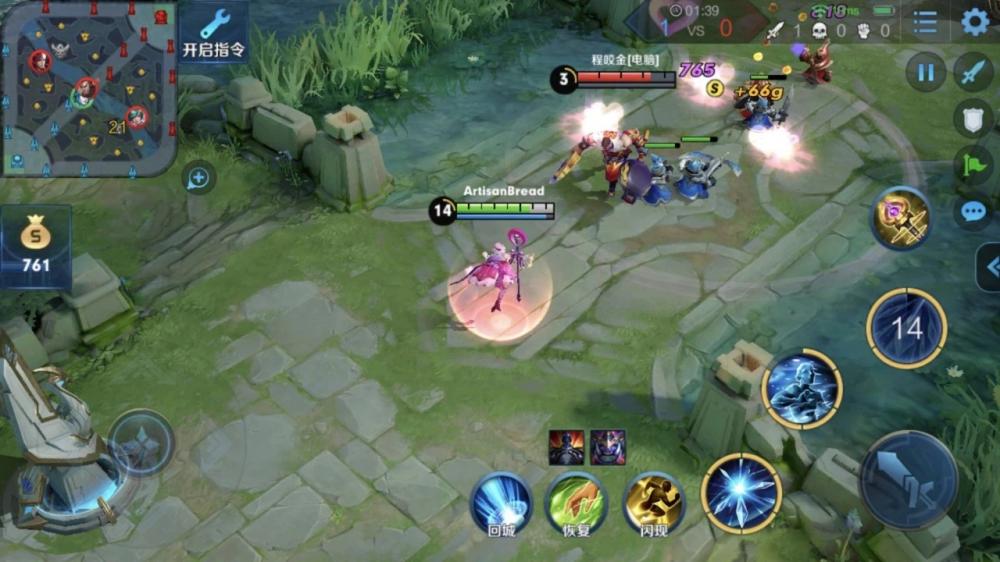The width and height of the screenshot is (1000, 562).
Task: Open the settings gear
Action: click(975, 22)
